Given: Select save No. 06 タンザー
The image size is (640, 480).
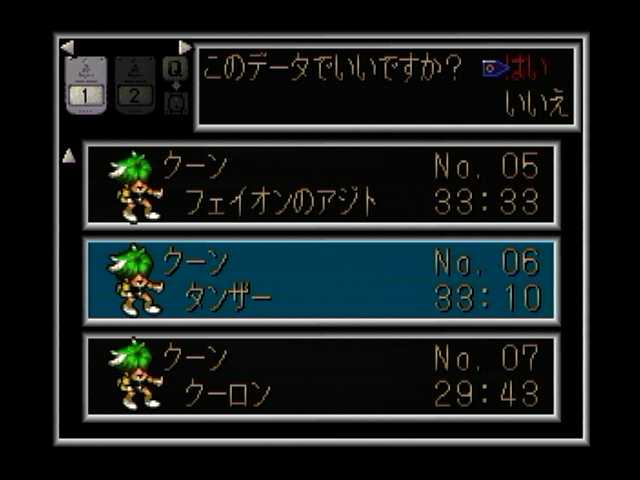Looking at the screenshot, I should pyautogui.click(x=321, y=281).
